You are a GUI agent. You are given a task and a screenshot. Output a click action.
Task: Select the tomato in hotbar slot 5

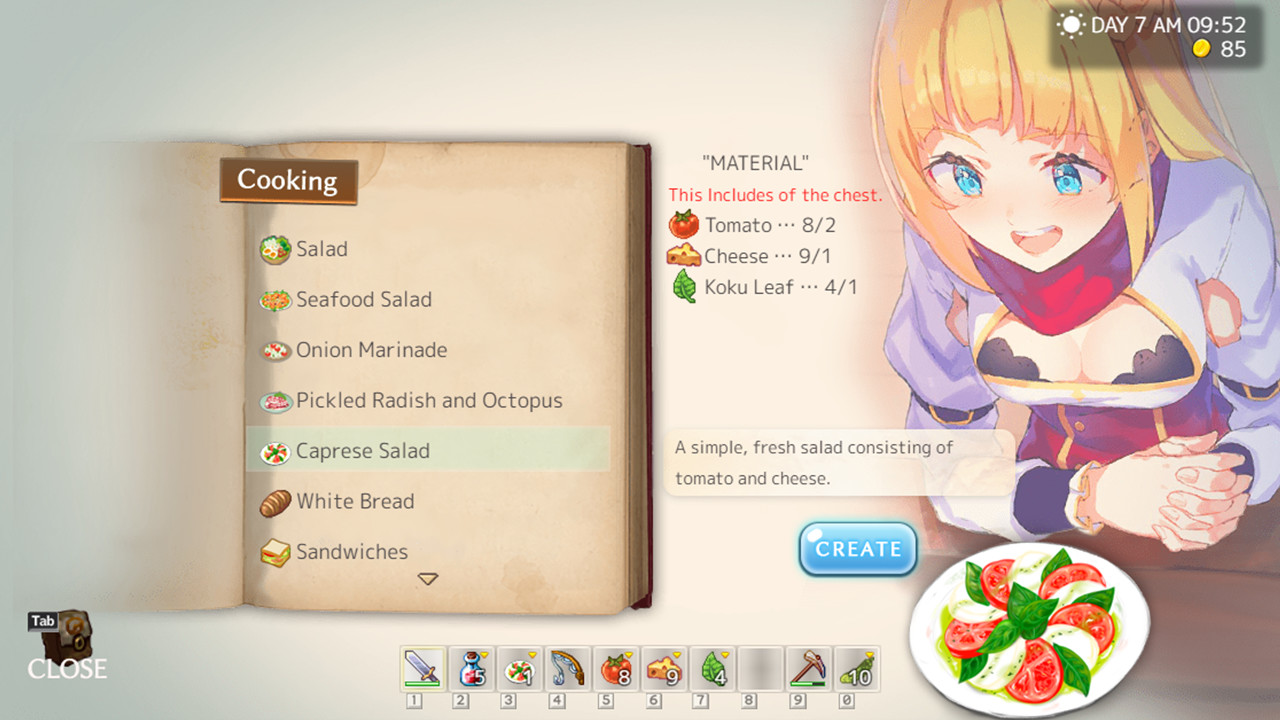click(615, 670)
